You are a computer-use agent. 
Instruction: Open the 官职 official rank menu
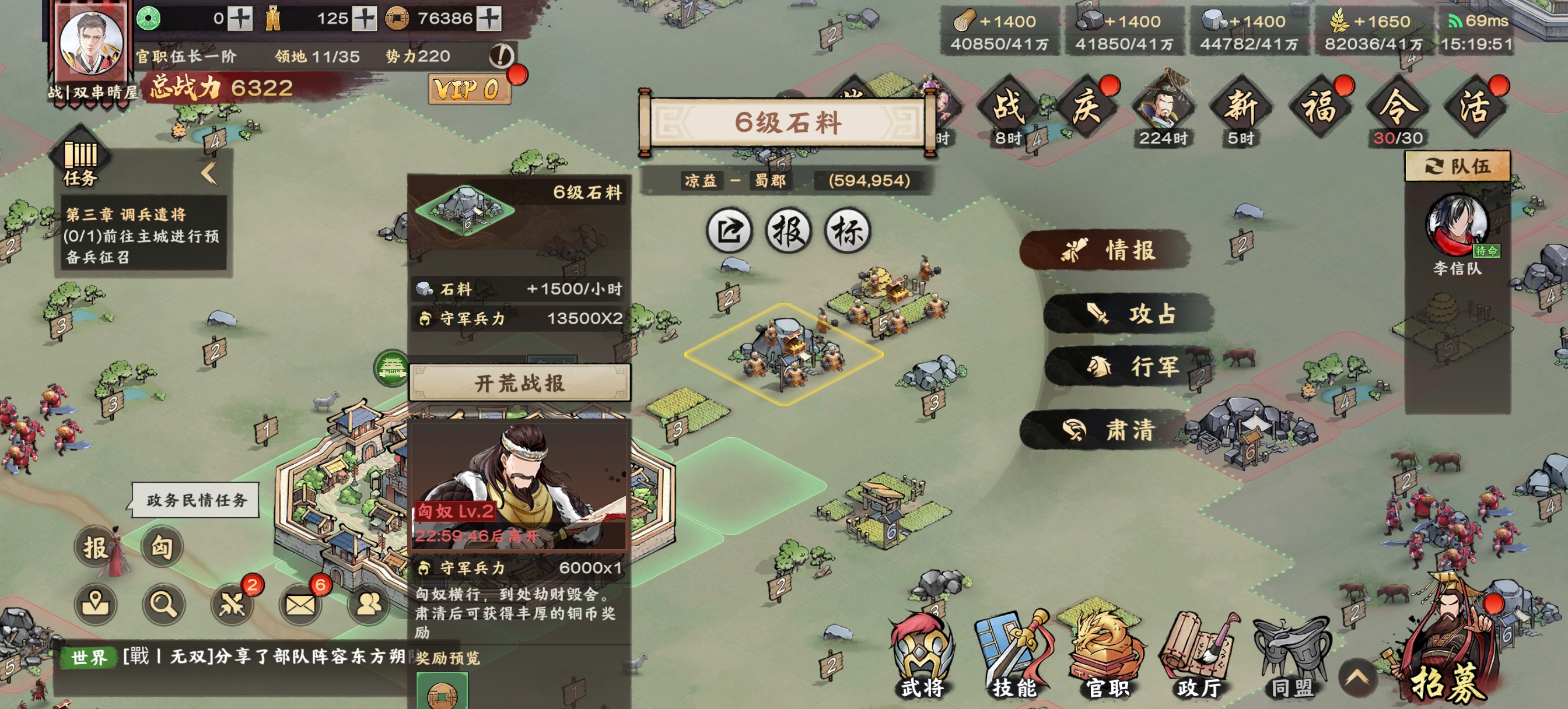pyautogui.click(x=1107, y=657)
